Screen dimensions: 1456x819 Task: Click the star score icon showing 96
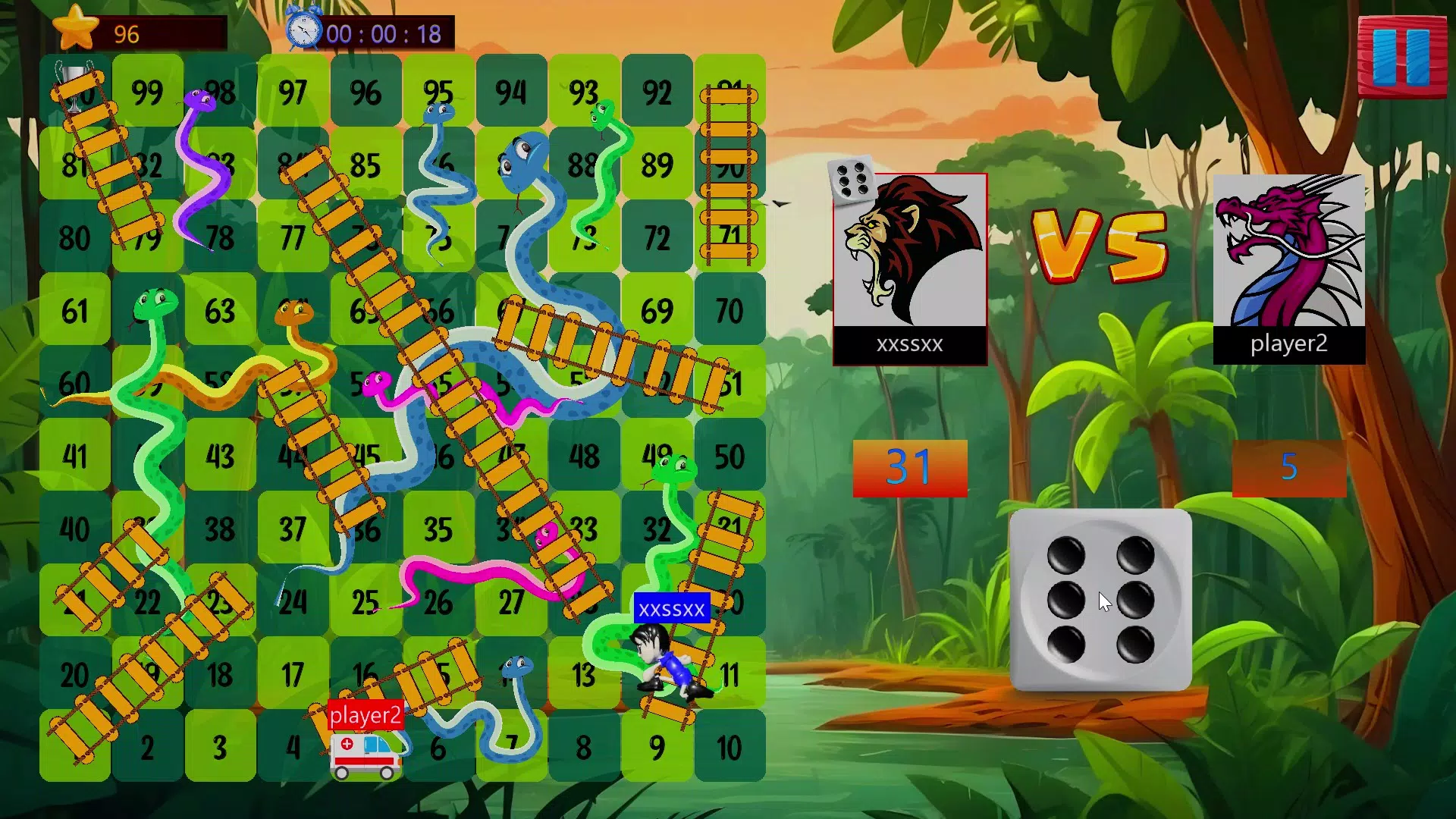74,29
